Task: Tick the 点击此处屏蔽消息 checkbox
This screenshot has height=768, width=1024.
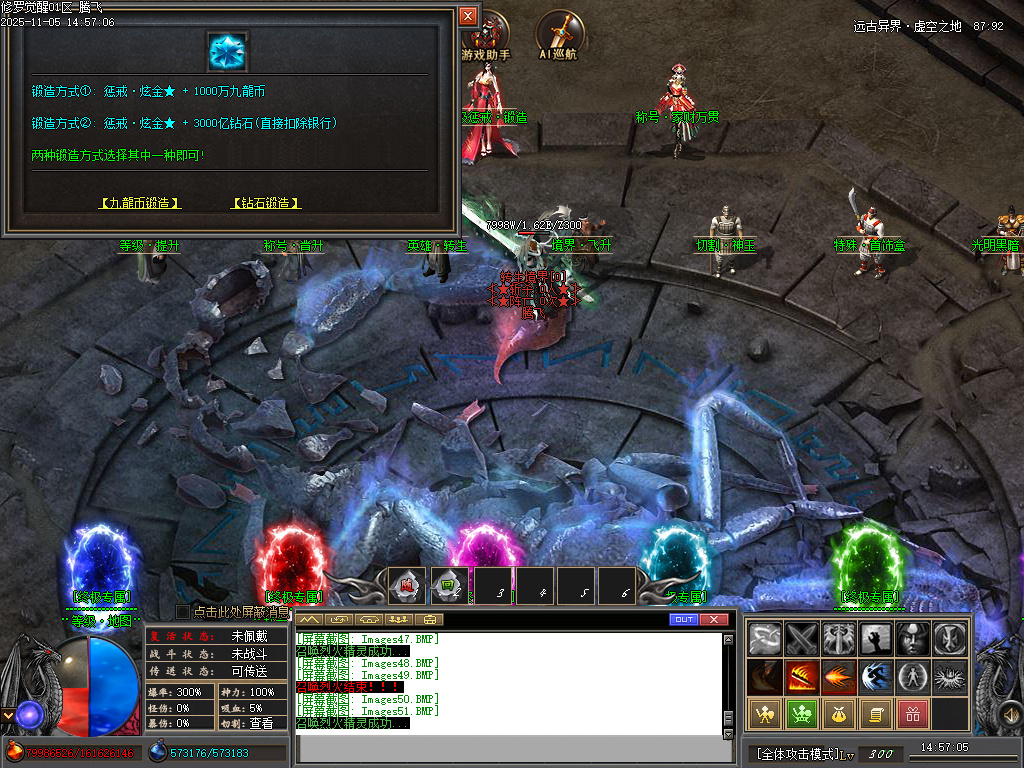Action: point(183,611)
